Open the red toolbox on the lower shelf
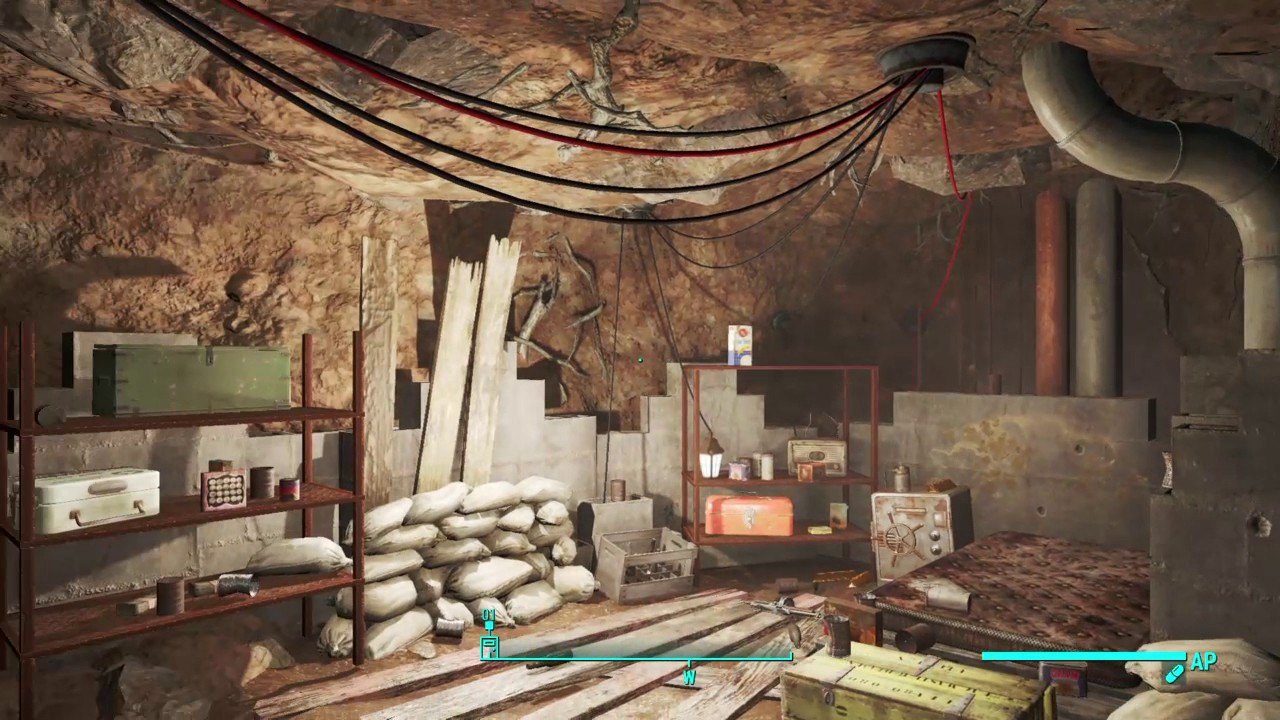1280x720 pixels. (x=748, y=517)
